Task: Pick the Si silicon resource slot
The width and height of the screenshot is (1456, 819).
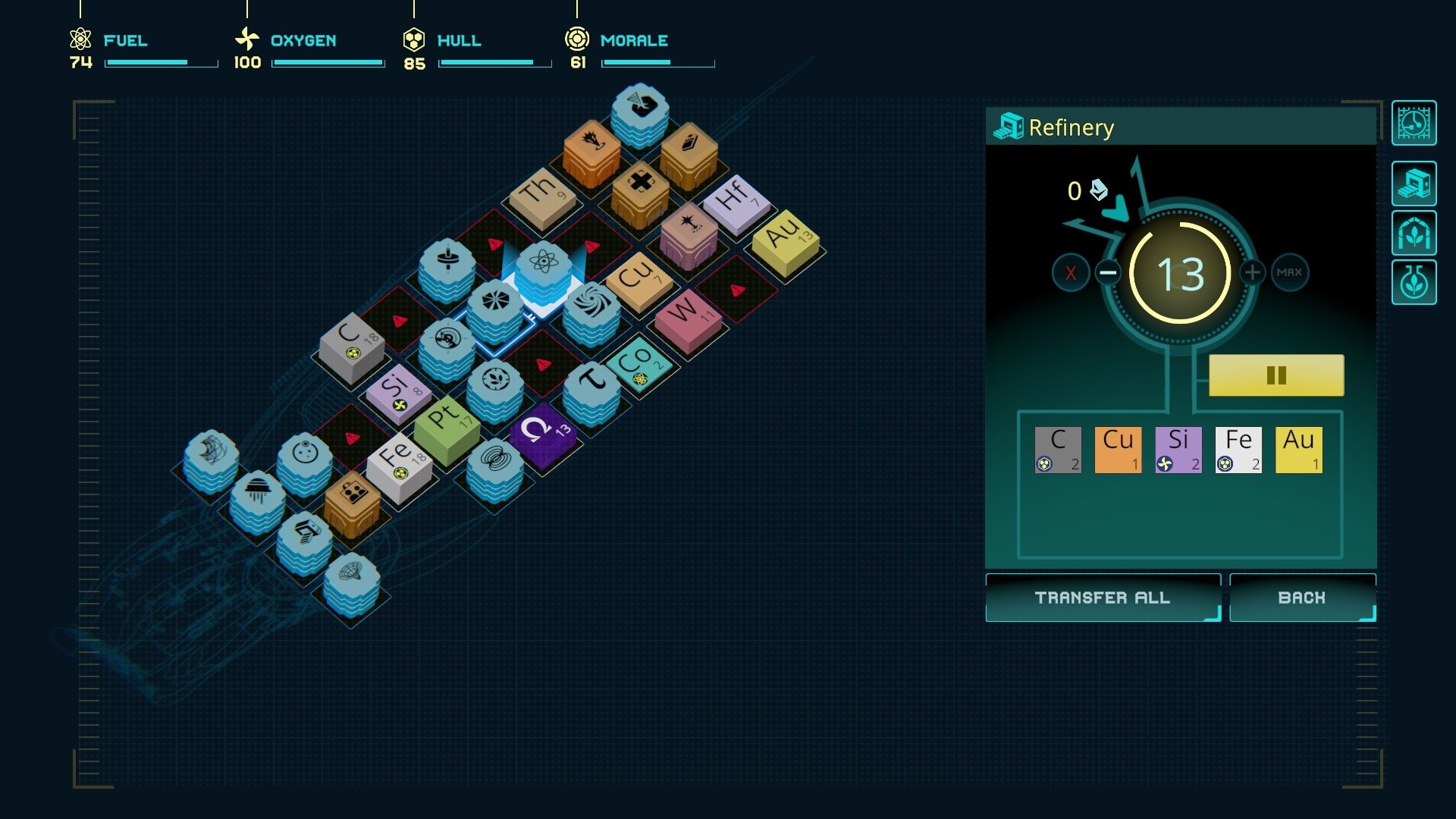Action: click(x=1178, y=450)
